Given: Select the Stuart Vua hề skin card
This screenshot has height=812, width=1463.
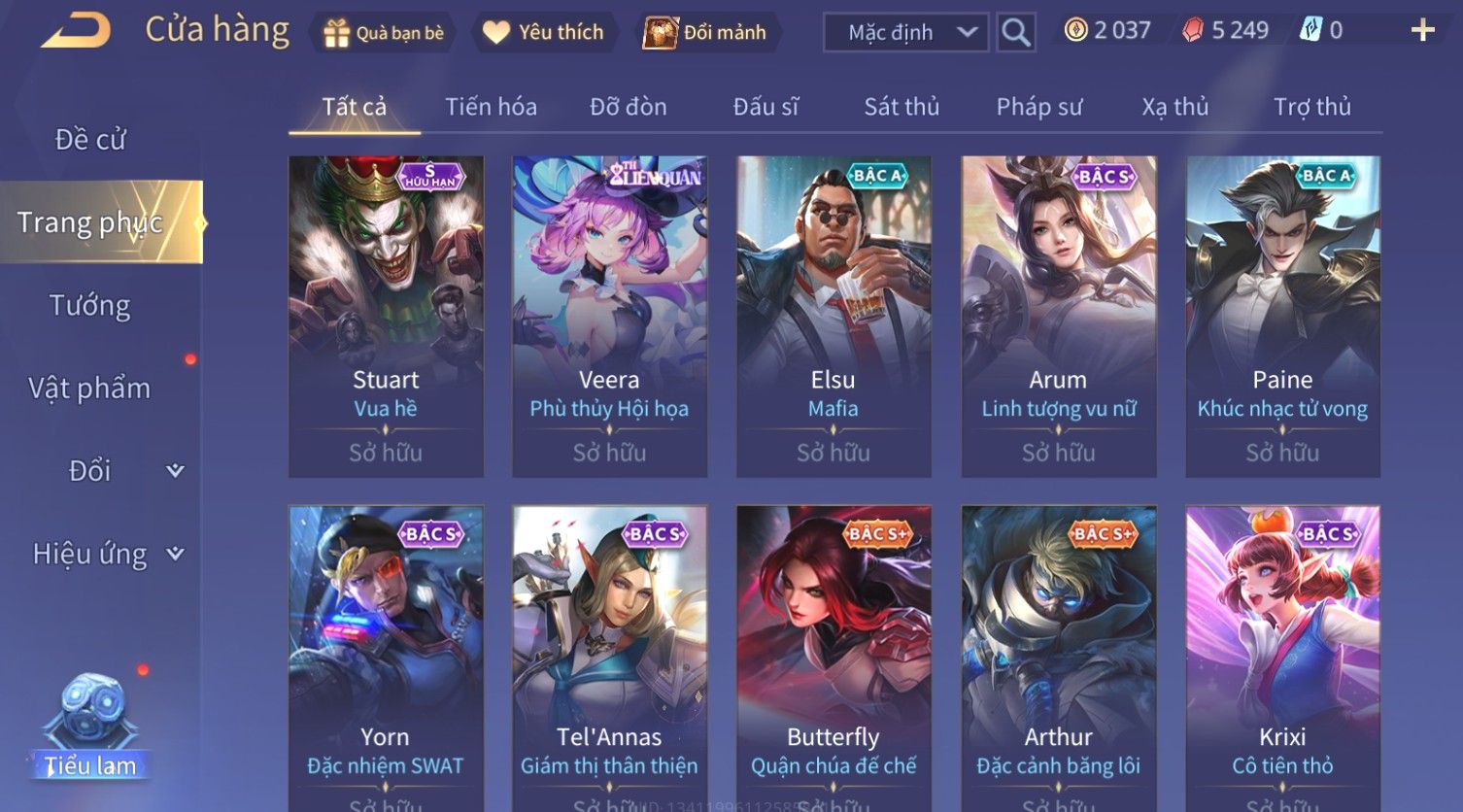Looking at the screenshot, I should [386, 316].
